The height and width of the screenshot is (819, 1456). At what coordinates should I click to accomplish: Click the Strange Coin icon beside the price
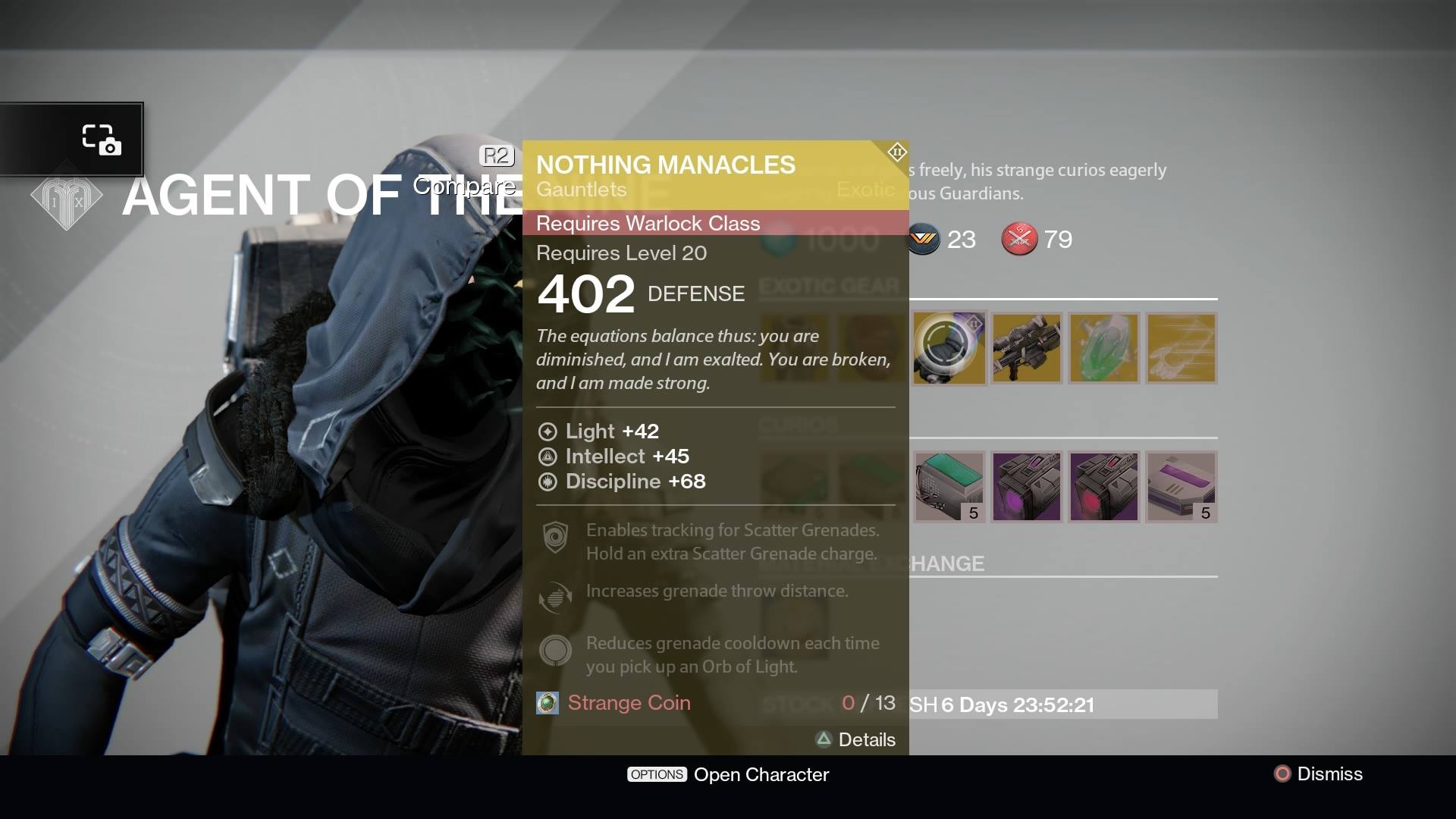548,703
